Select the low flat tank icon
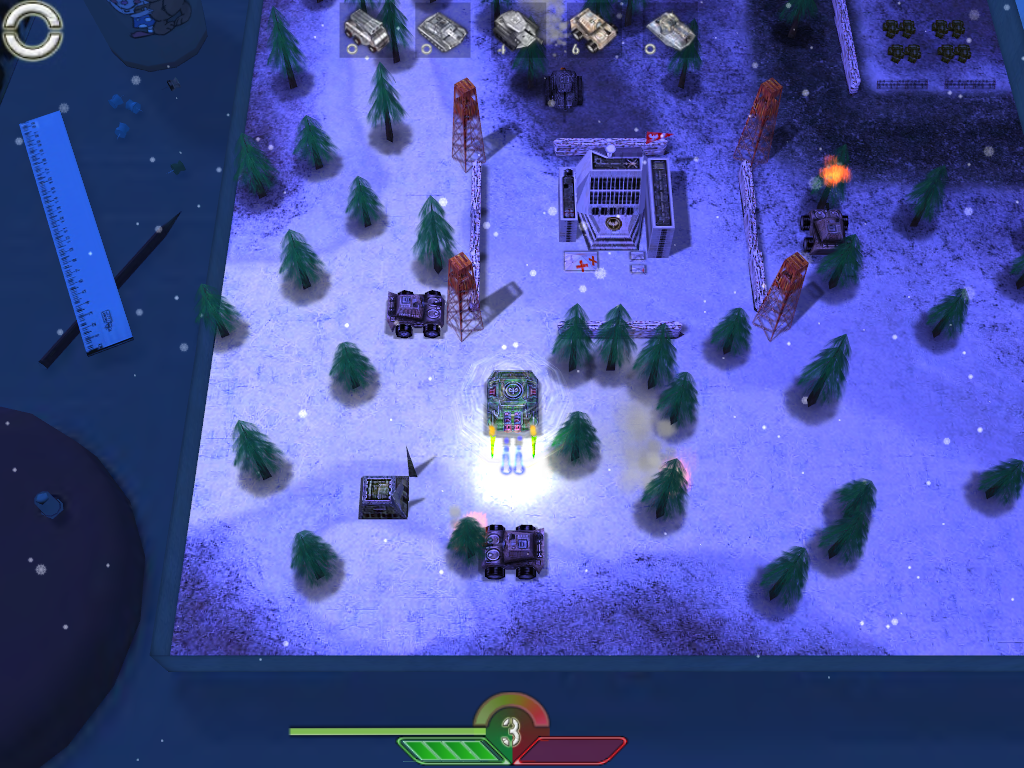 441,30
